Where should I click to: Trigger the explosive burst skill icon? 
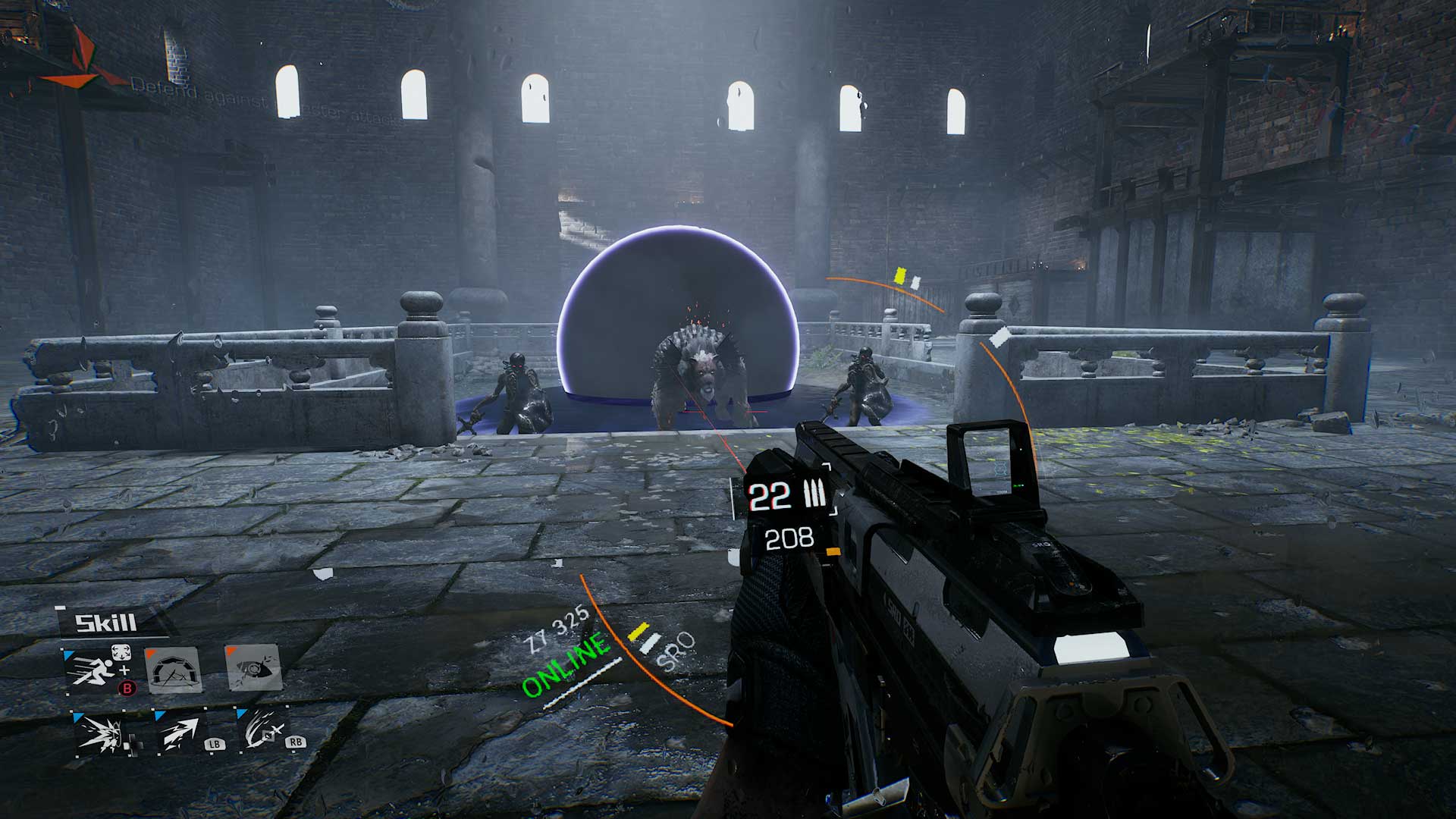coord(102,732)
